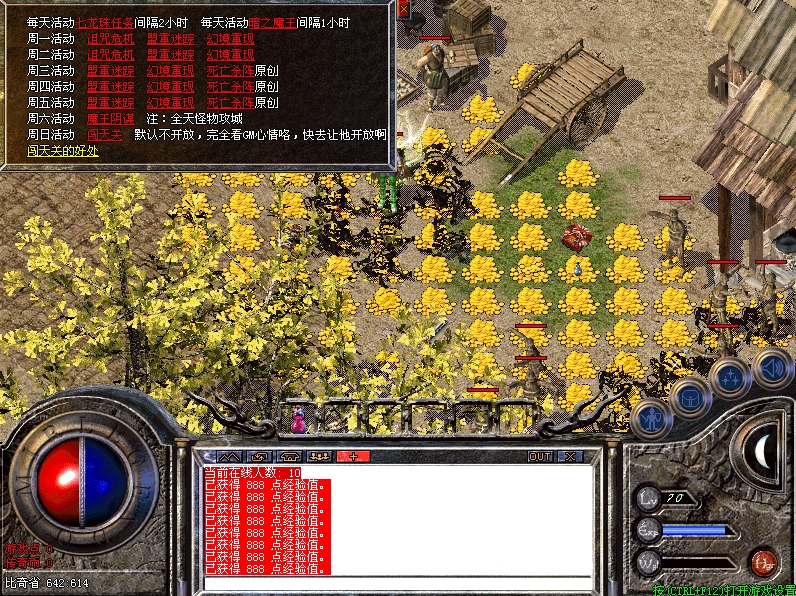Toggle the sound speaker button
Viewport: 796px width, 596px height.
pyautogui.click(x=772, y=367)
